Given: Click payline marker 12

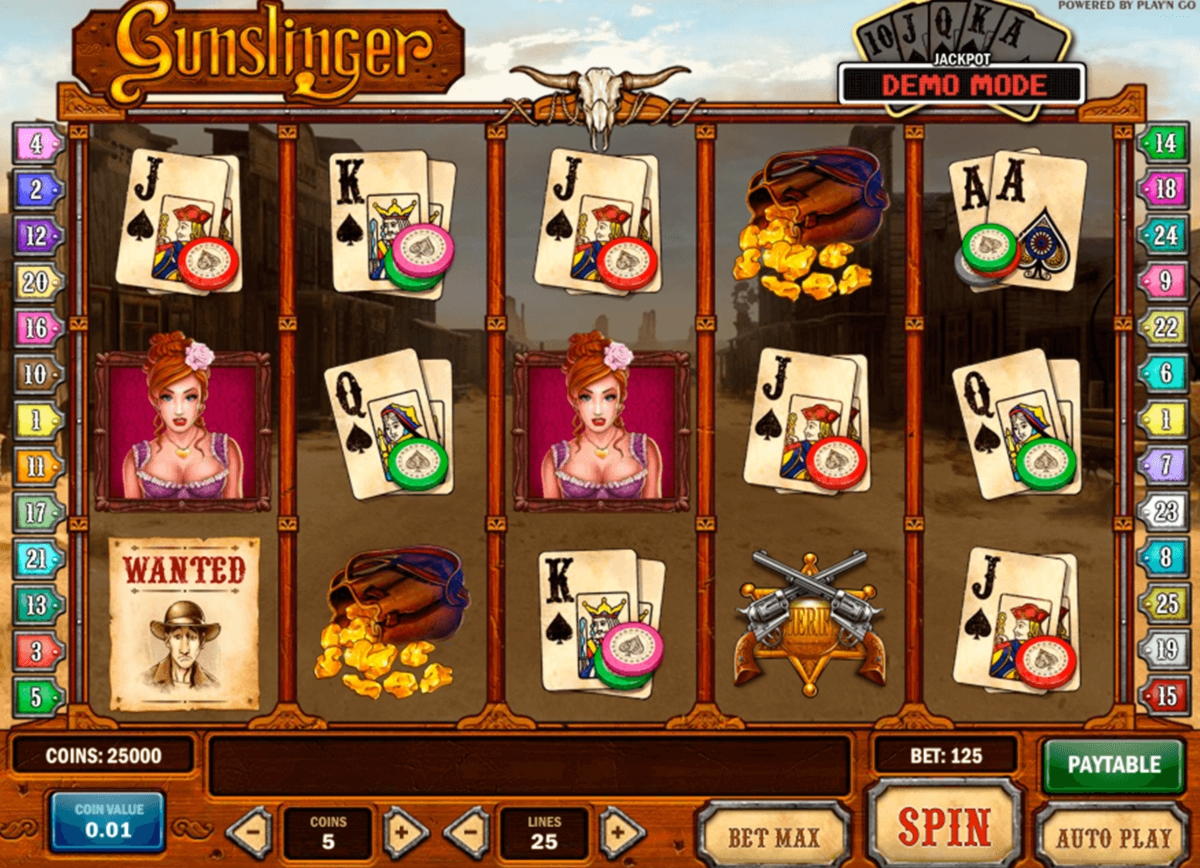Looking at the screenshot, I should pyautogui.click(x=37, y=236).
